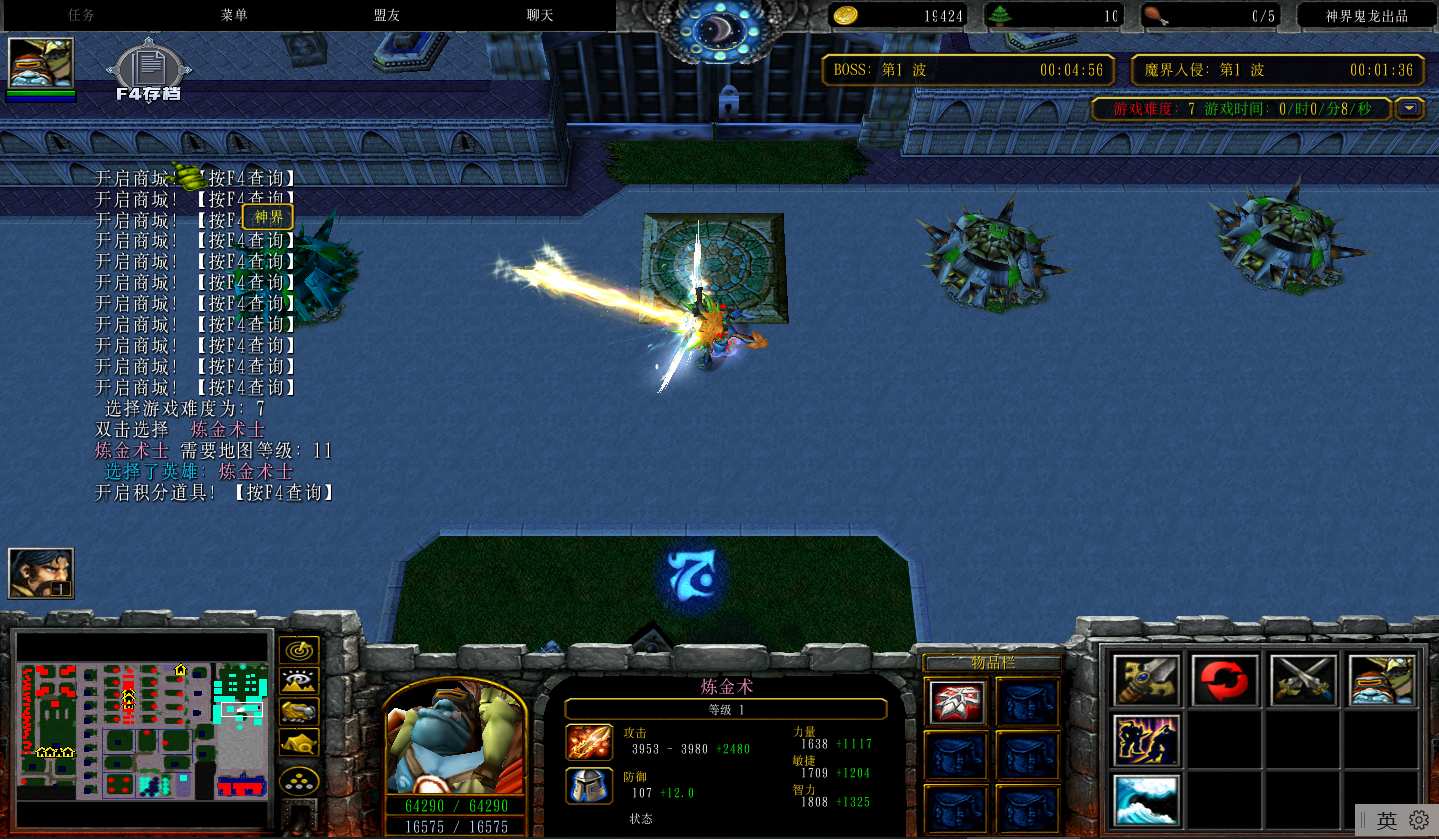Select the crossed swords attack command
The width and height of the screenshot is (1439, 839).
[x=1303, y=680]
